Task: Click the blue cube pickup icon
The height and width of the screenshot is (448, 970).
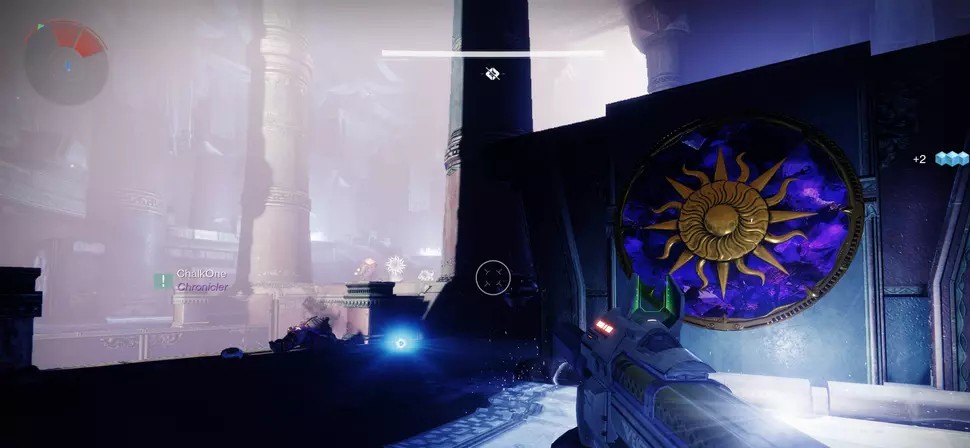Action: pyautogui.click(x=951, y=159)
